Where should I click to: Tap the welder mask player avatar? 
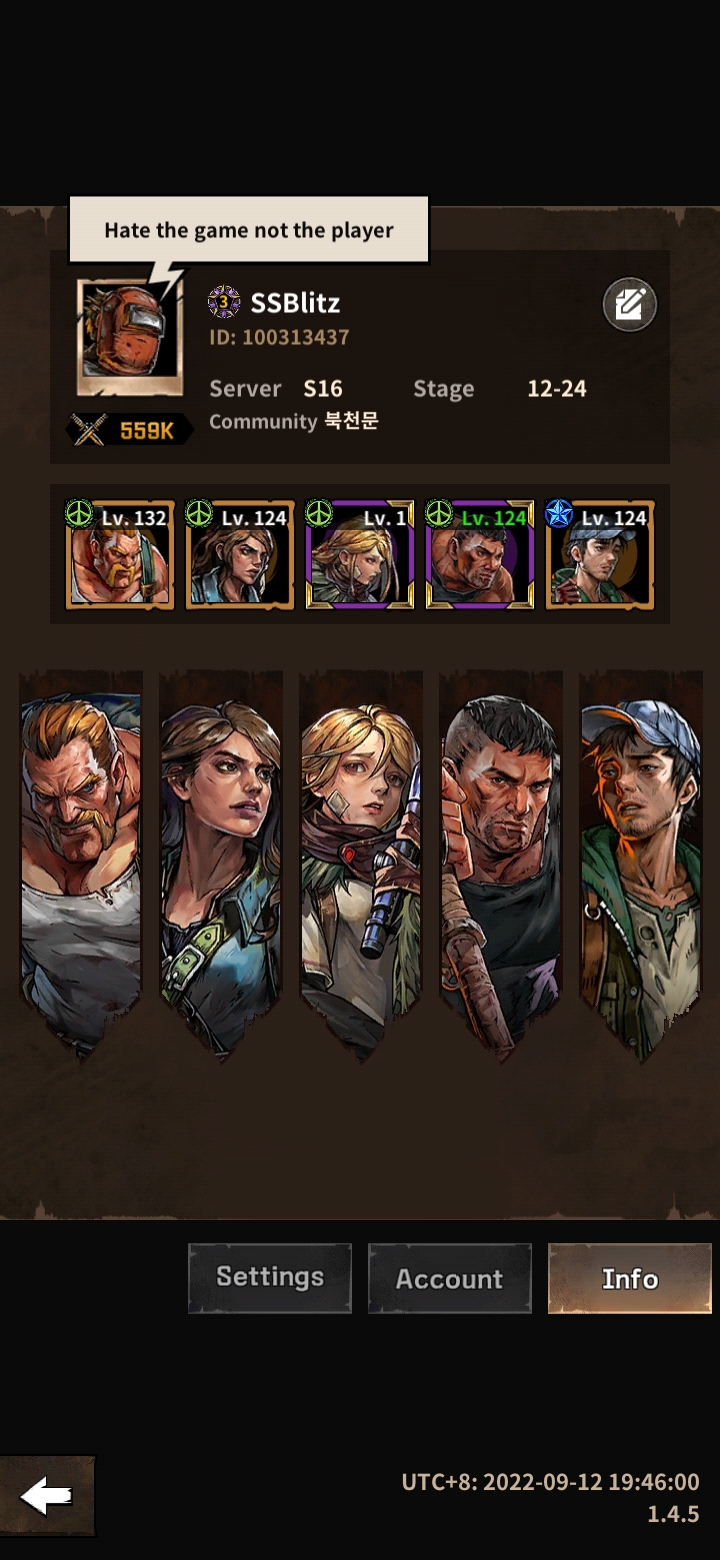pos(129,337)
